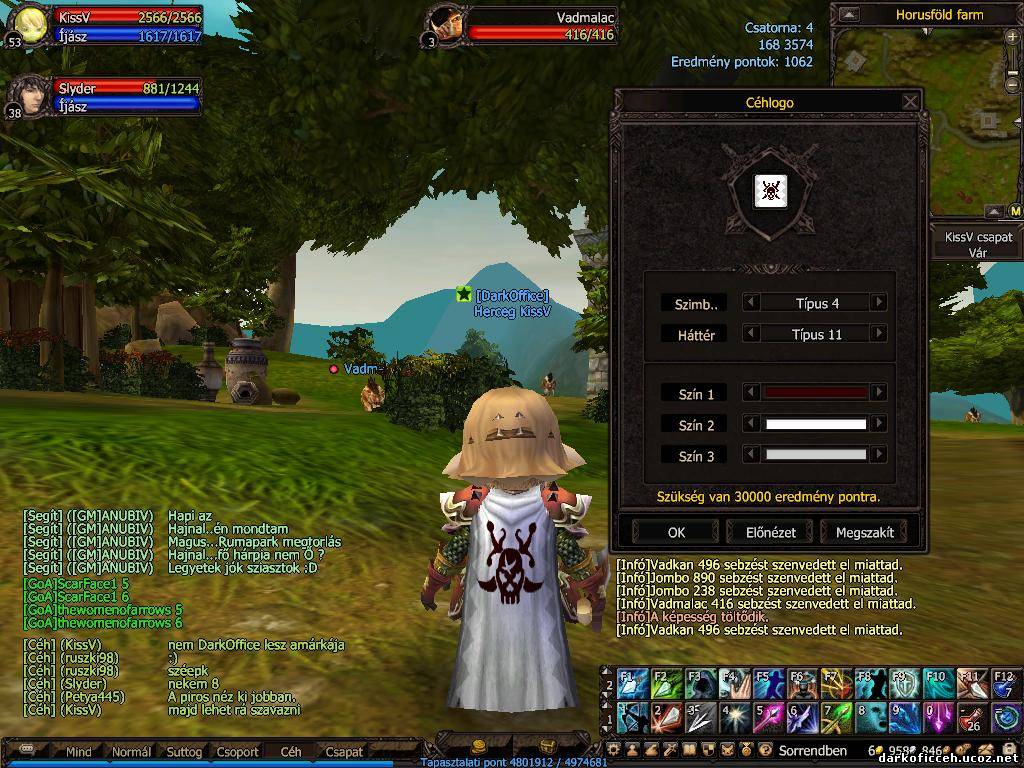
Task: Click the Szín 1 dark red color bar
Action: [815, 394]
